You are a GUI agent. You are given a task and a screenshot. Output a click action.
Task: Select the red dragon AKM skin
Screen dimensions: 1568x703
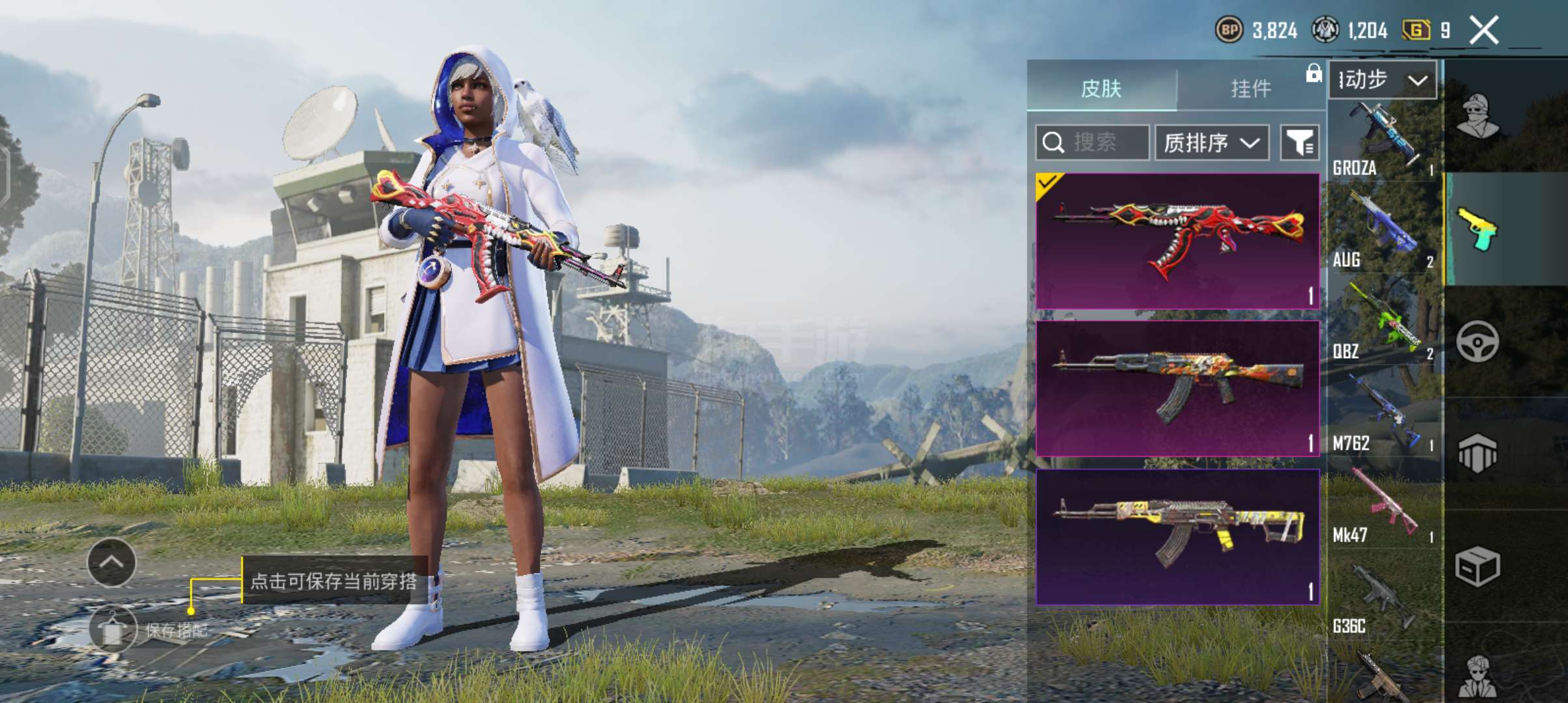pyautogui.click(x=1177, y=241)
